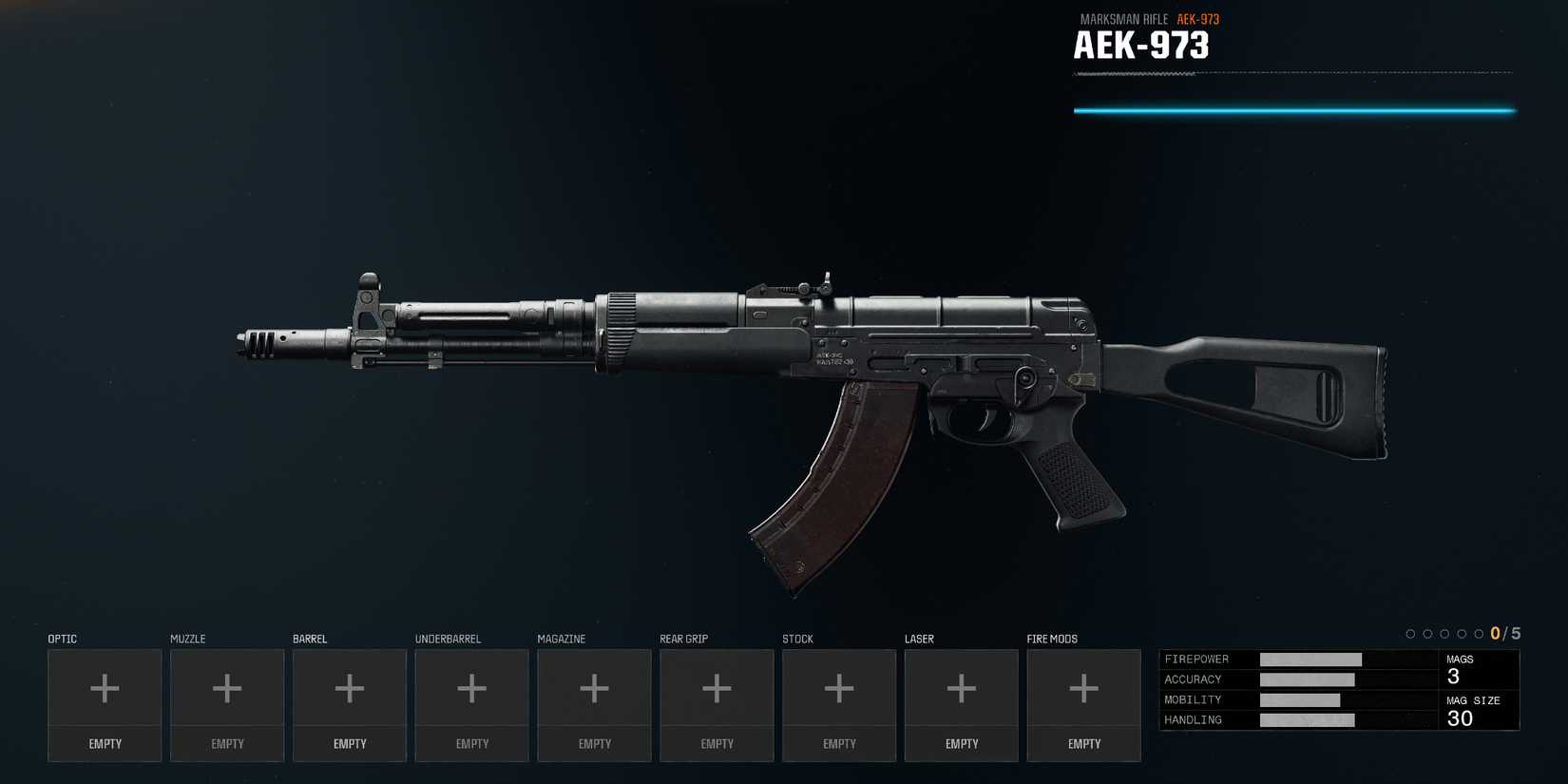
Task: Click the Mag Size stat value
Action: pos(1460,718)
